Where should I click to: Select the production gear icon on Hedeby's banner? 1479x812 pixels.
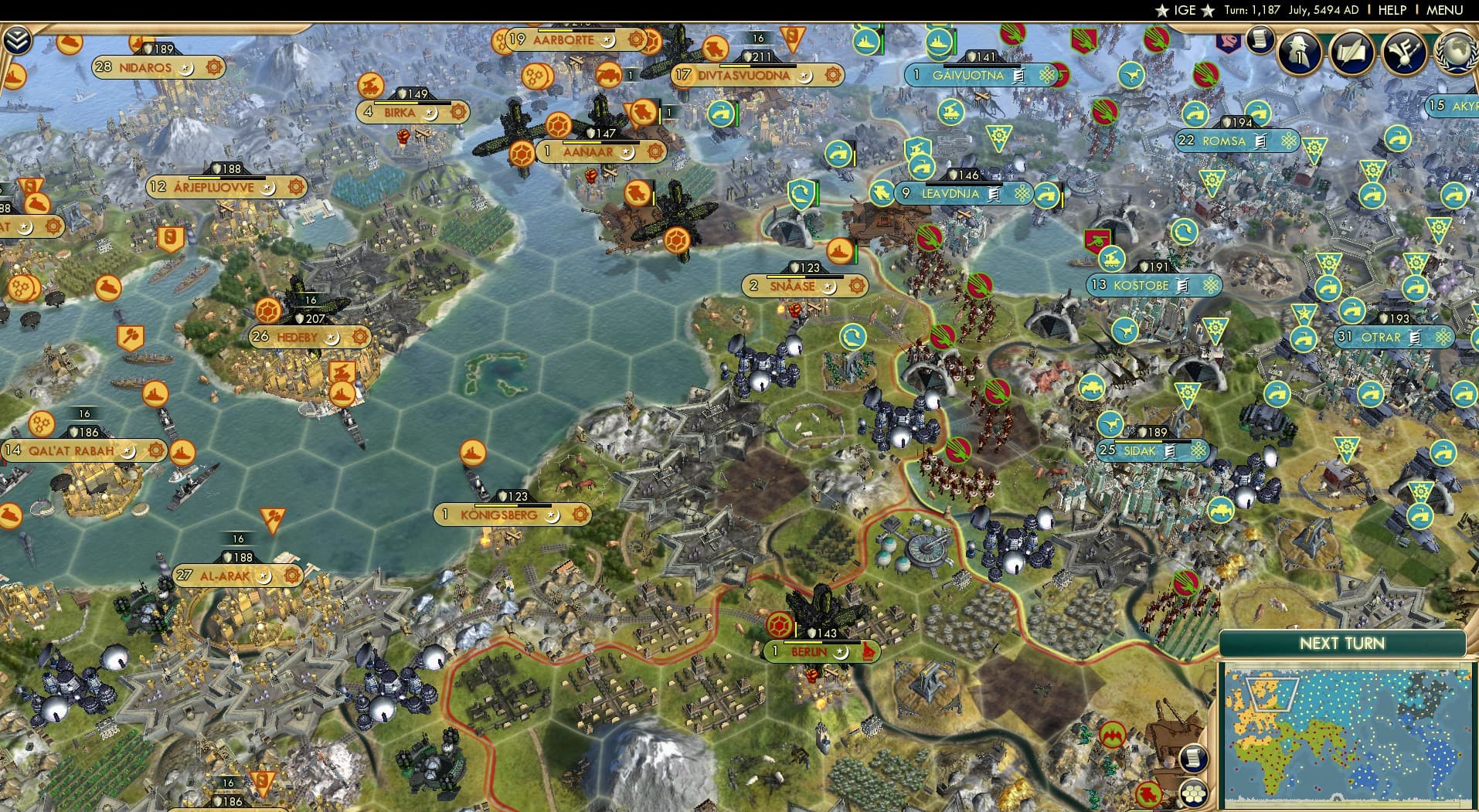[360, 337]
